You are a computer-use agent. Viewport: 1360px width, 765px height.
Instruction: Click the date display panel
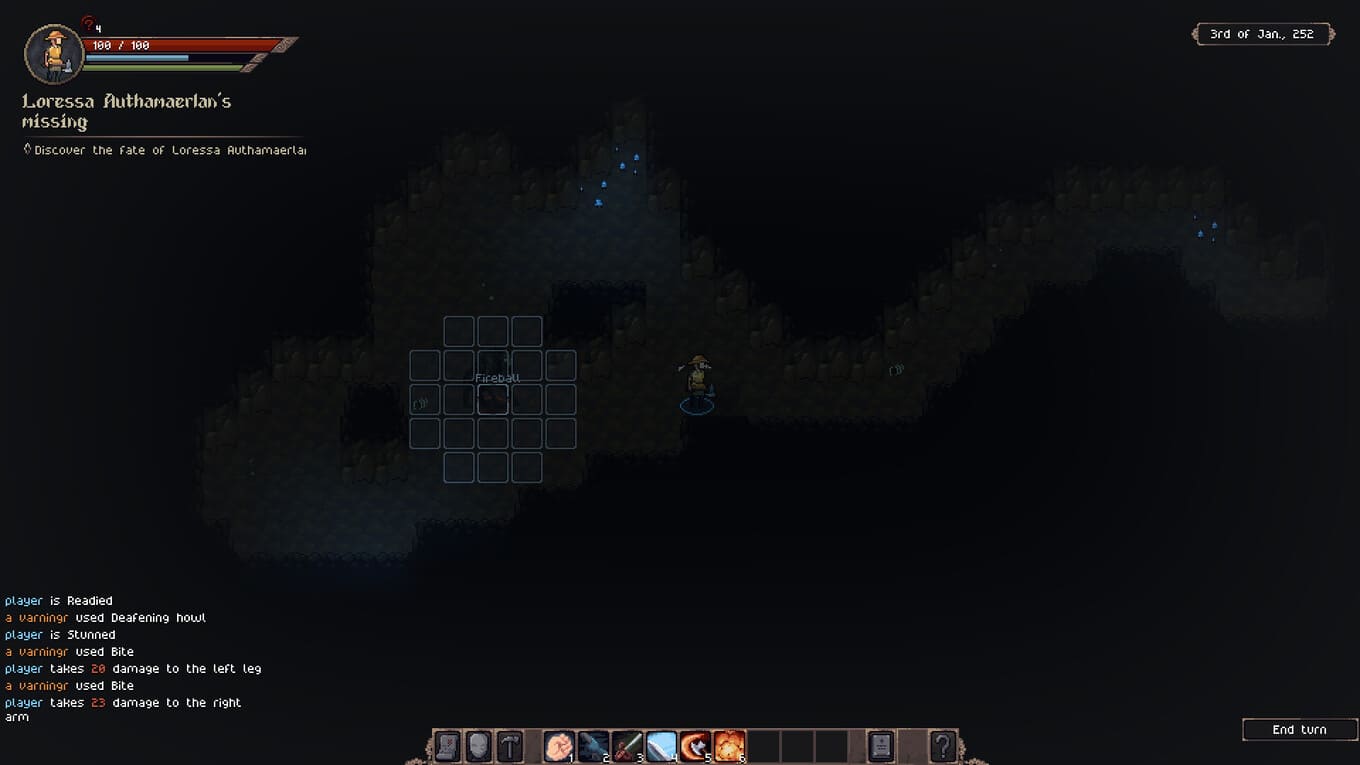click(x=1263, y=34)
